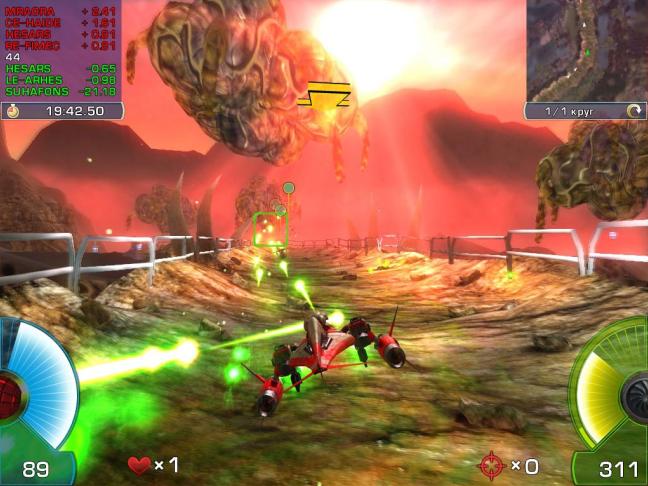Click the red crosshair target icon

(x=491, y=465)
